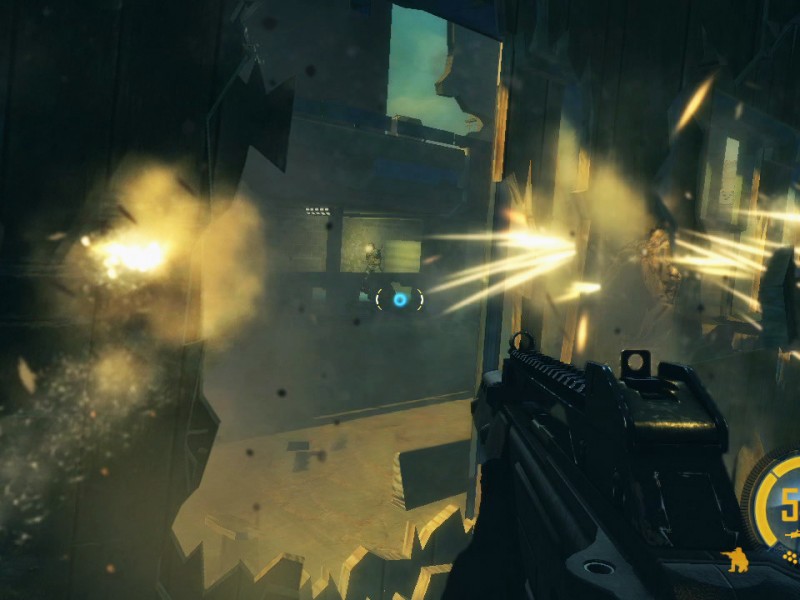
Task: Select the small rifle weapon icon in the gauge
Action: tap(792, 534)
